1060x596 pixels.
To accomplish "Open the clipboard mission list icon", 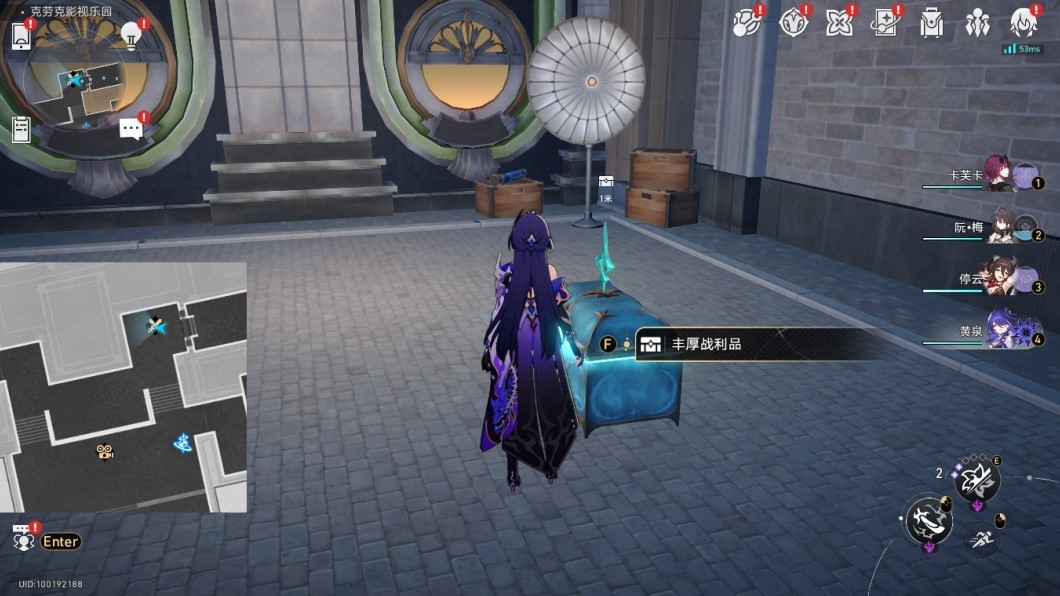I will (x=21, y=128).
